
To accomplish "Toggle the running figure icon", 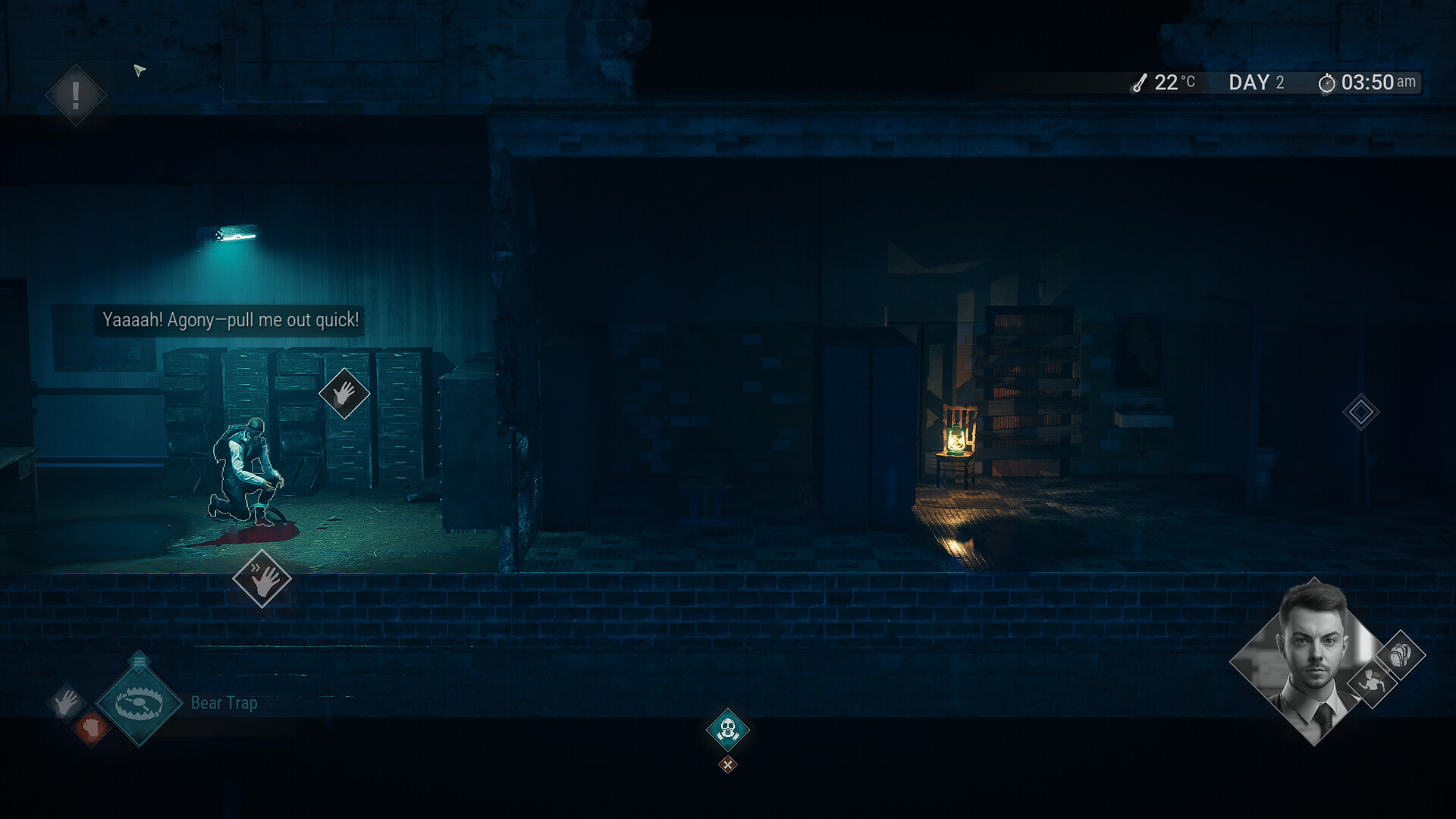I will (1372, 682).
